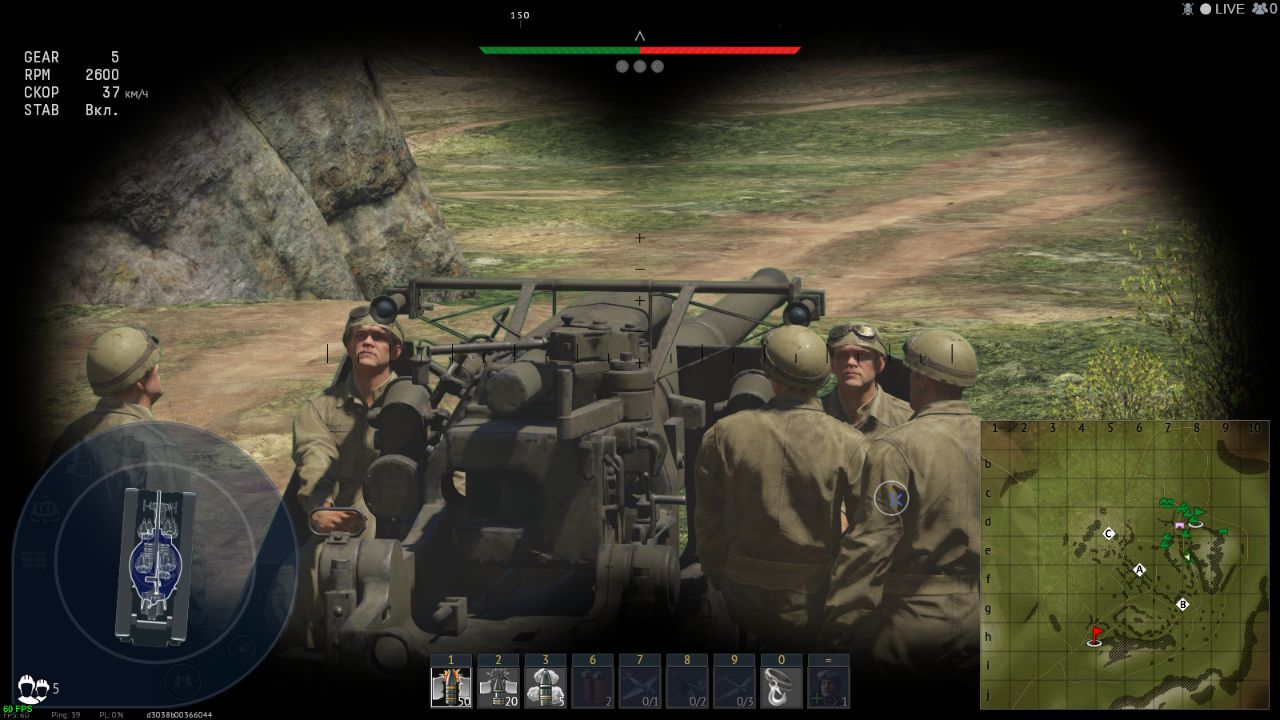Call the aircraft in slot 7
Screen dimensions: 1280x720
coord(639,686)
